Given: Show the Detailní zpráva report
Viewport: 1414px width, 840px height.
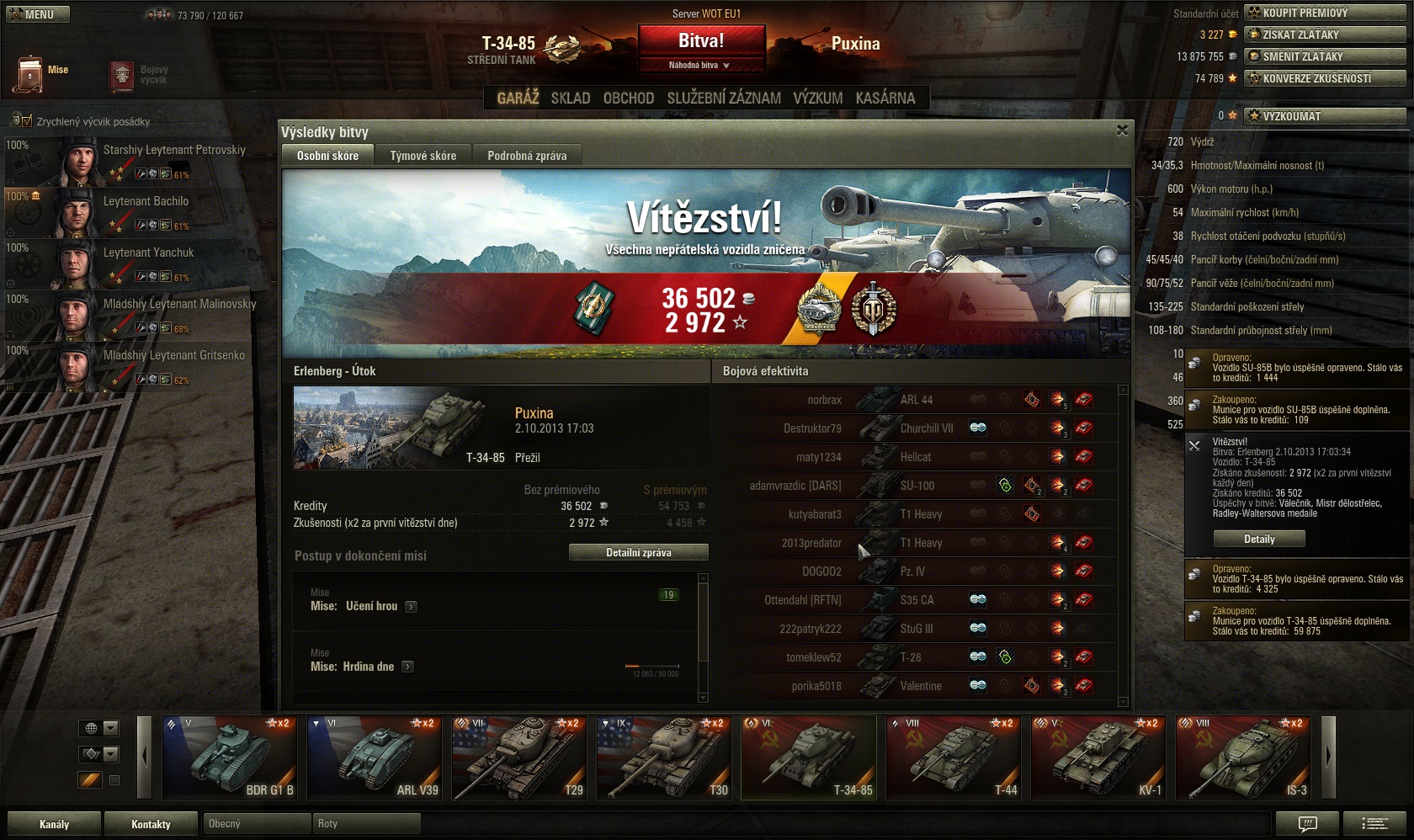Looking at the screenshot, I should [638, 553].
